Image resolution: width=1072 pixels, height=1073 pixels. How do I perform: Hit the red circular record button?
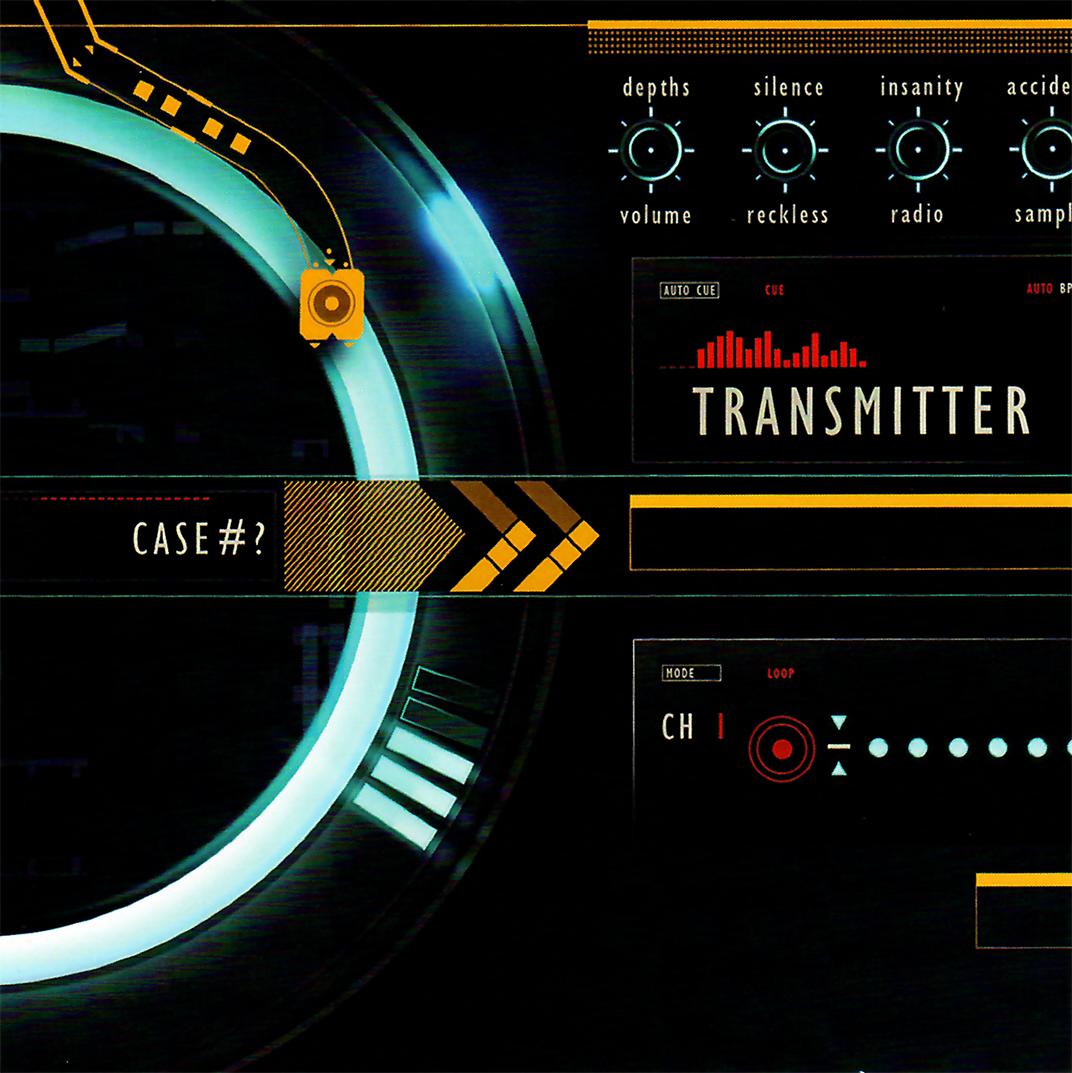click(x=782, y=749)
